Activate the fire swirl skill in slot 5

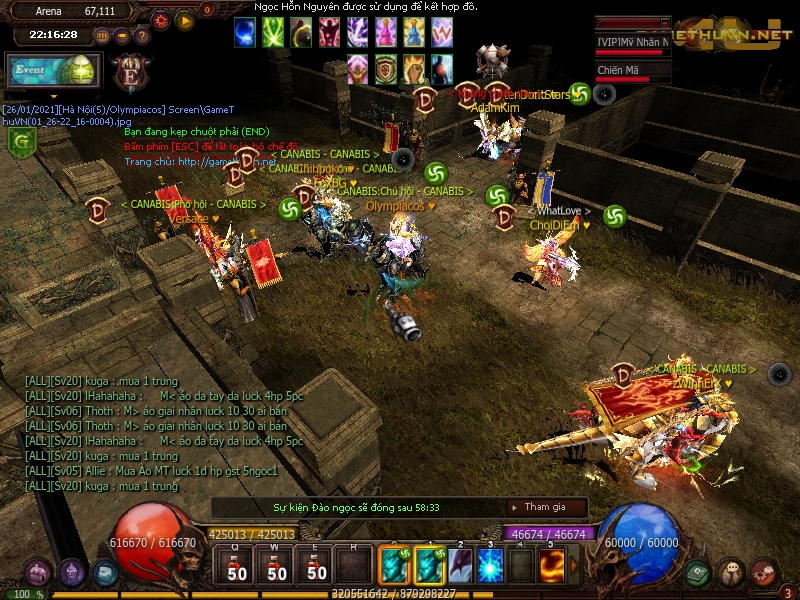(552, 566)
